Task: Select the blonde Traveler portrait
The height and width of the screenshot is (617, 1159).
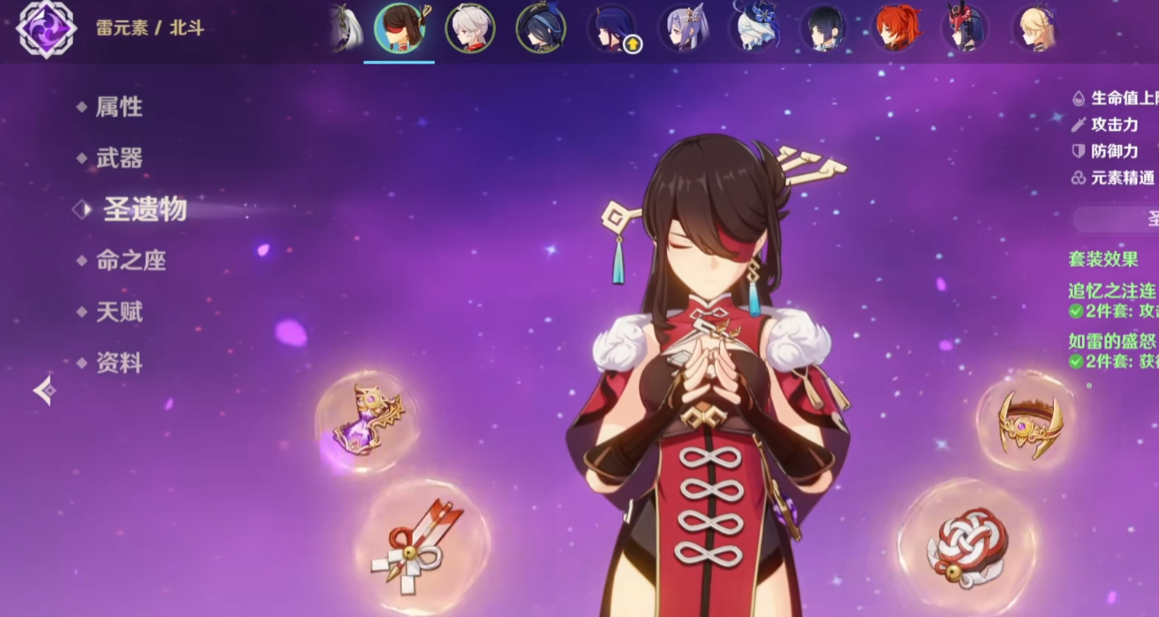Action: click(1037, 28)
